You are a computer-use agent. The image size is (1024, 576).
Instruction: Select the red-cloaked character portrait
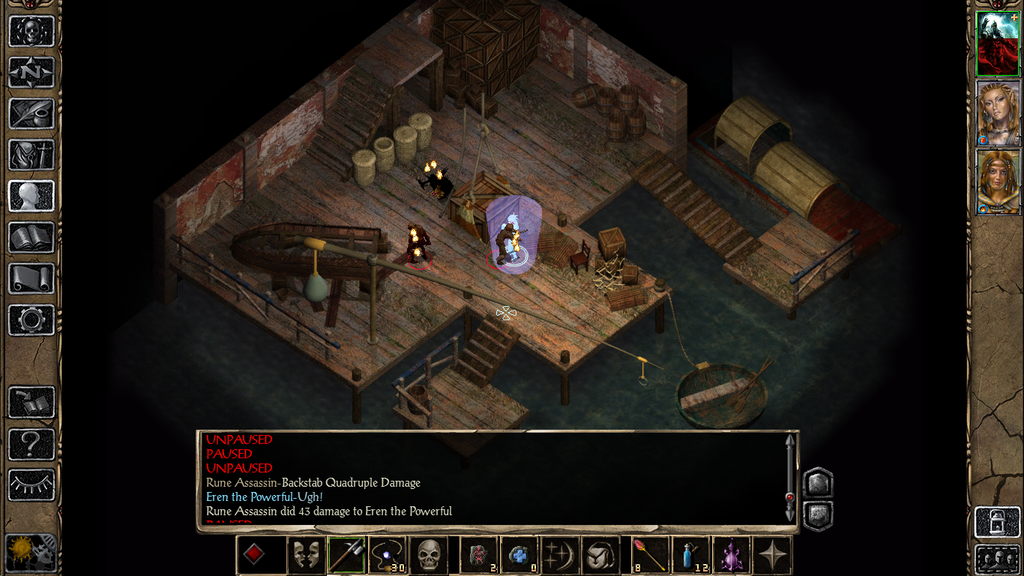click(x=997, y=44)
